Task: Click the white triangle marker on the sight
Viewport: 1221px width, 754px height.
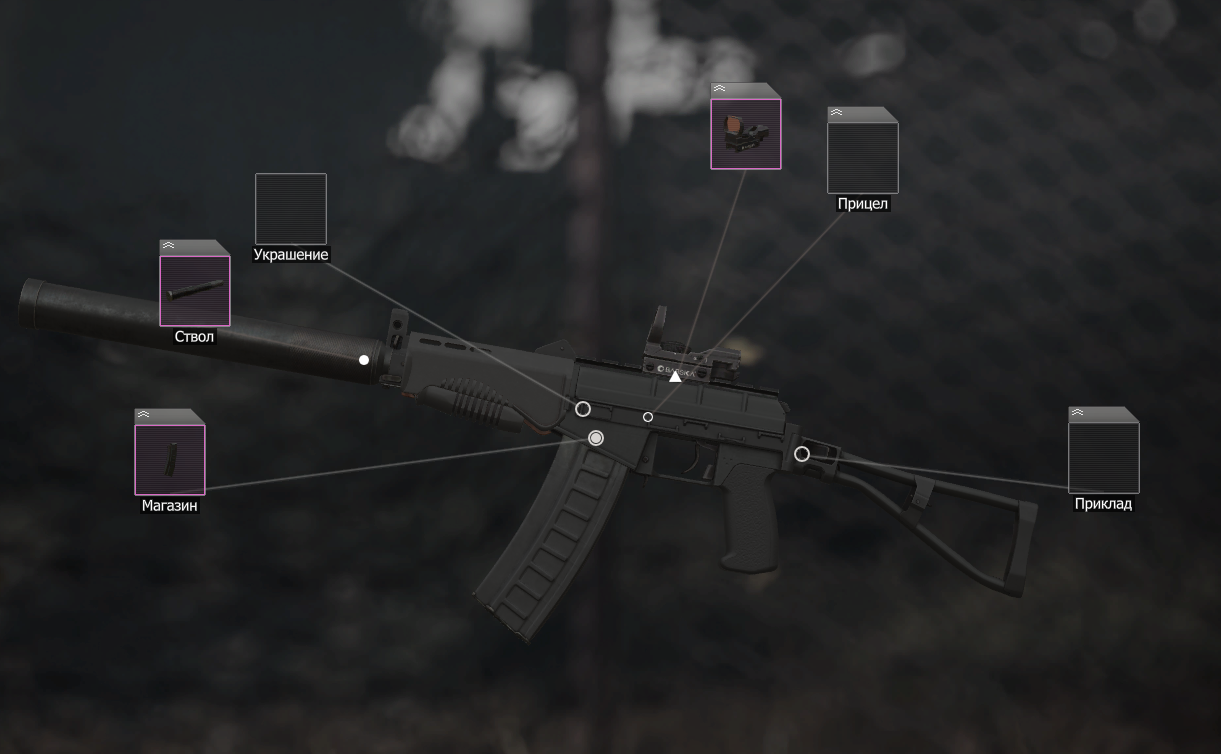Action: pos(675,376)
